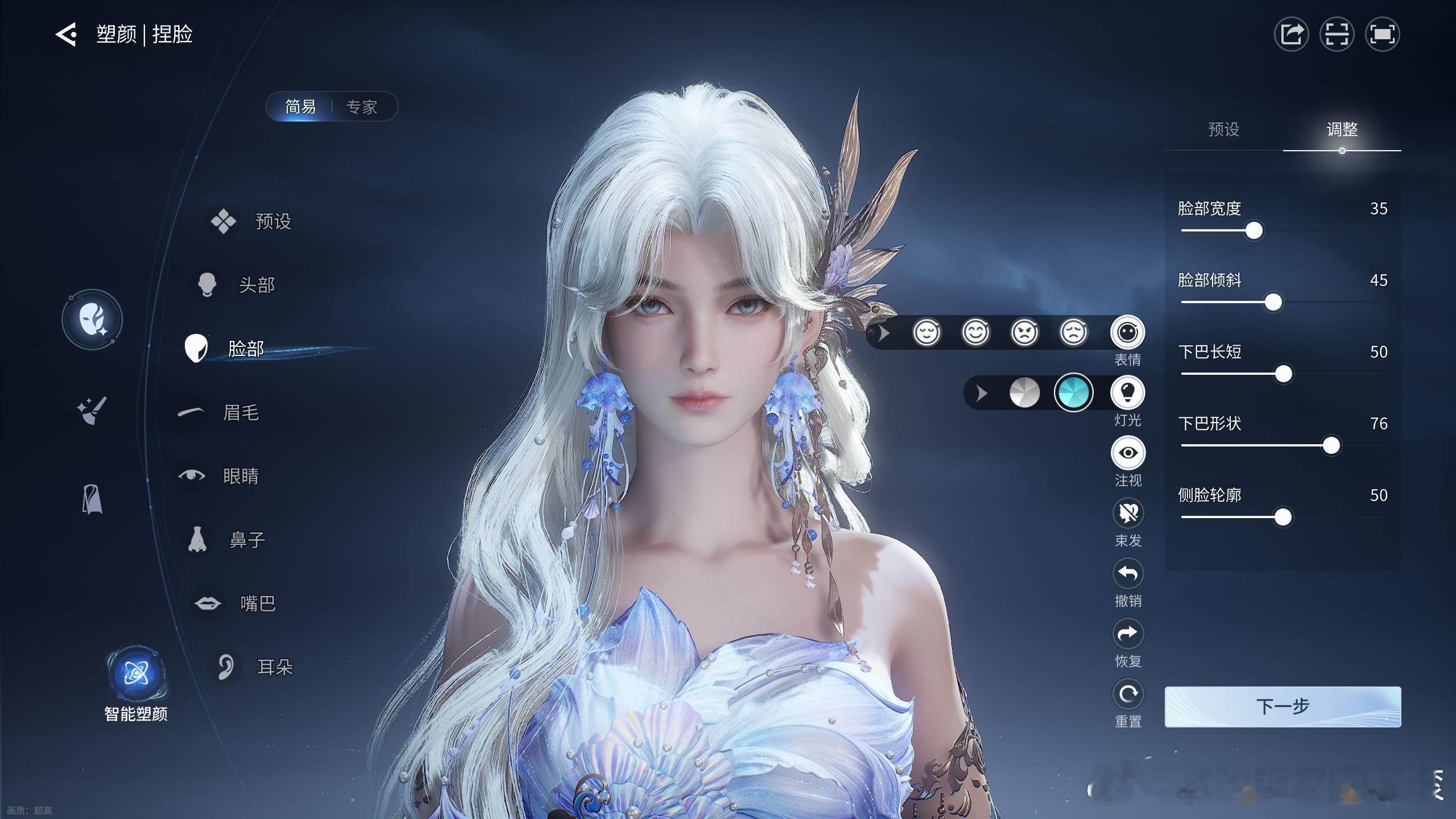Open the 嘴巴 mouth category

(x=257, y=603)
